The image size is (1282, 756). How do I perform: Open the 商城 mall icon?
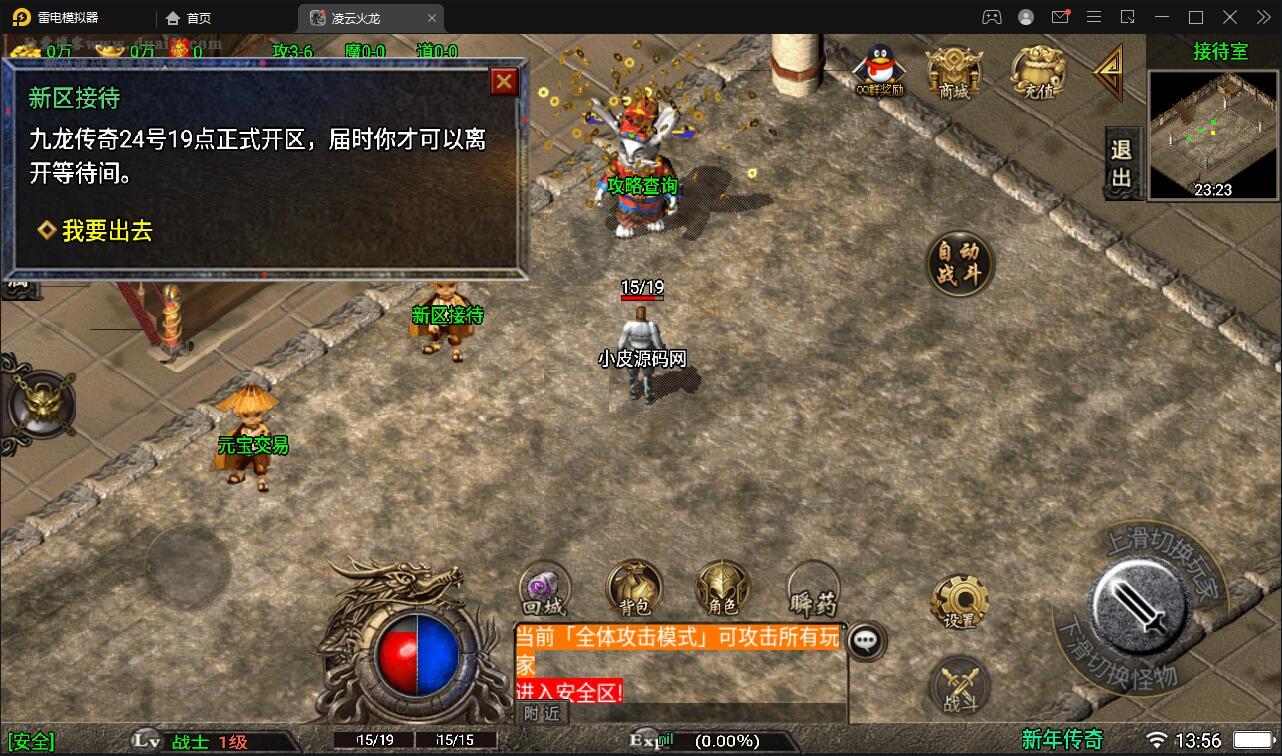[954, 70]
